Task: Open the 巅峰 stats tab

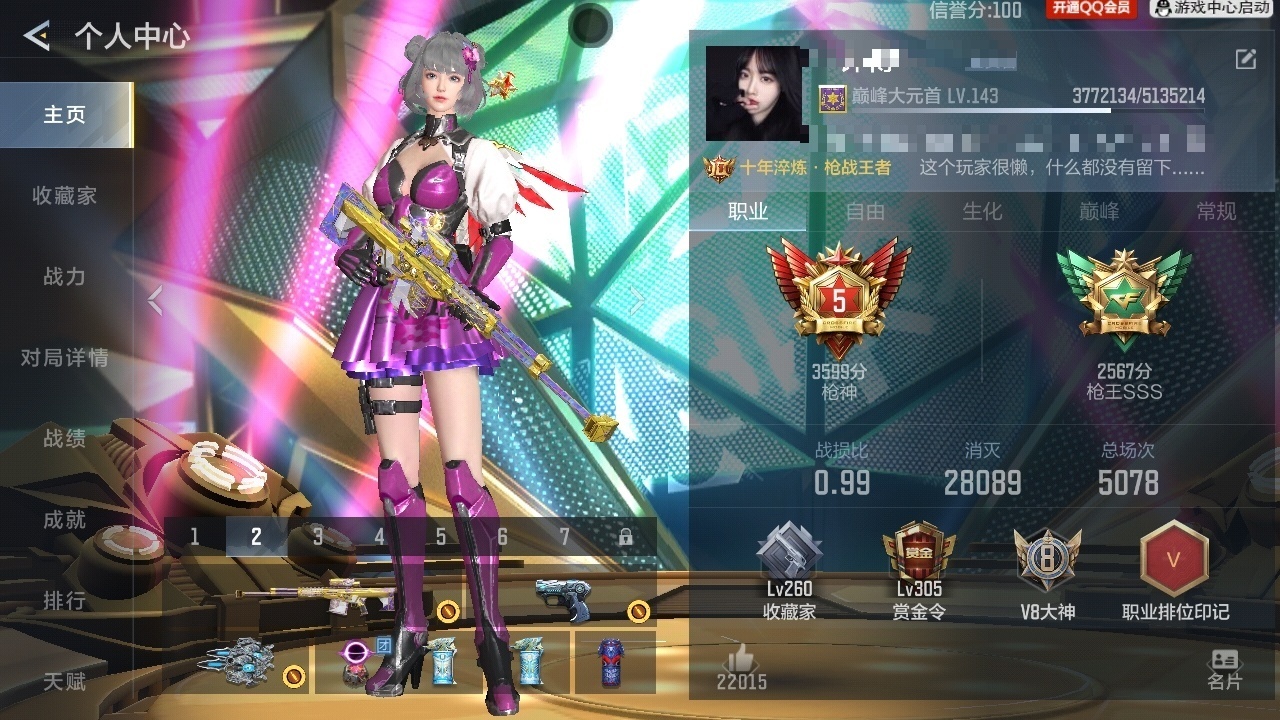Action: [x=1099, y=211]
